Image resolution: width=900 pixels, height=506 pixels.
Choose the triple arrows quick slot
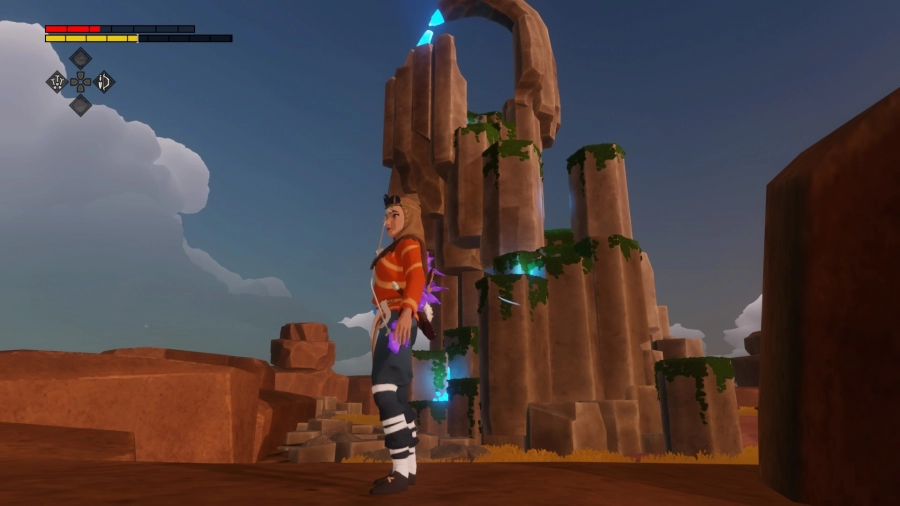(x=57, y=82)
